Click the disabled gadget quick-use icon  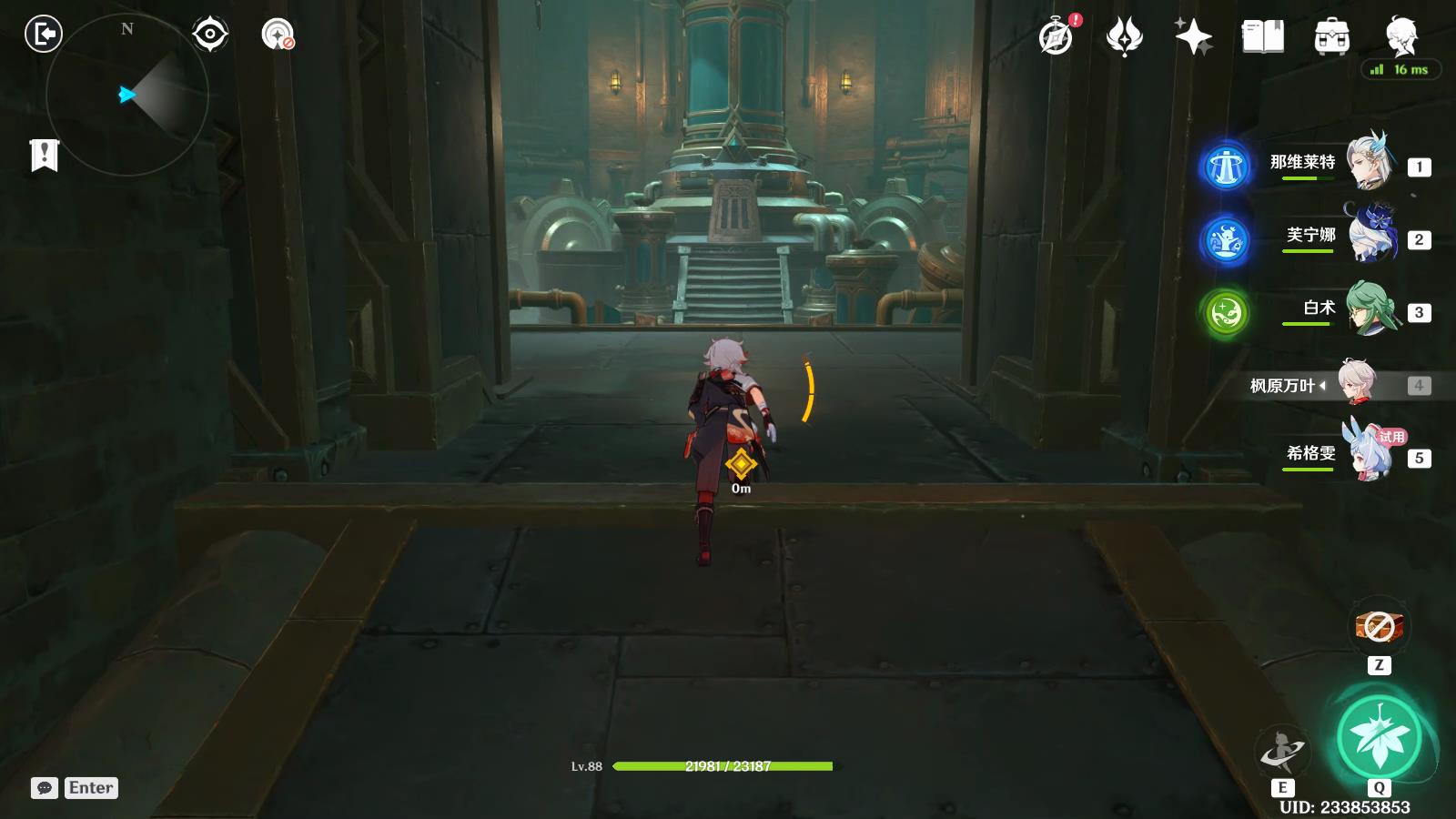(1379, 626)
